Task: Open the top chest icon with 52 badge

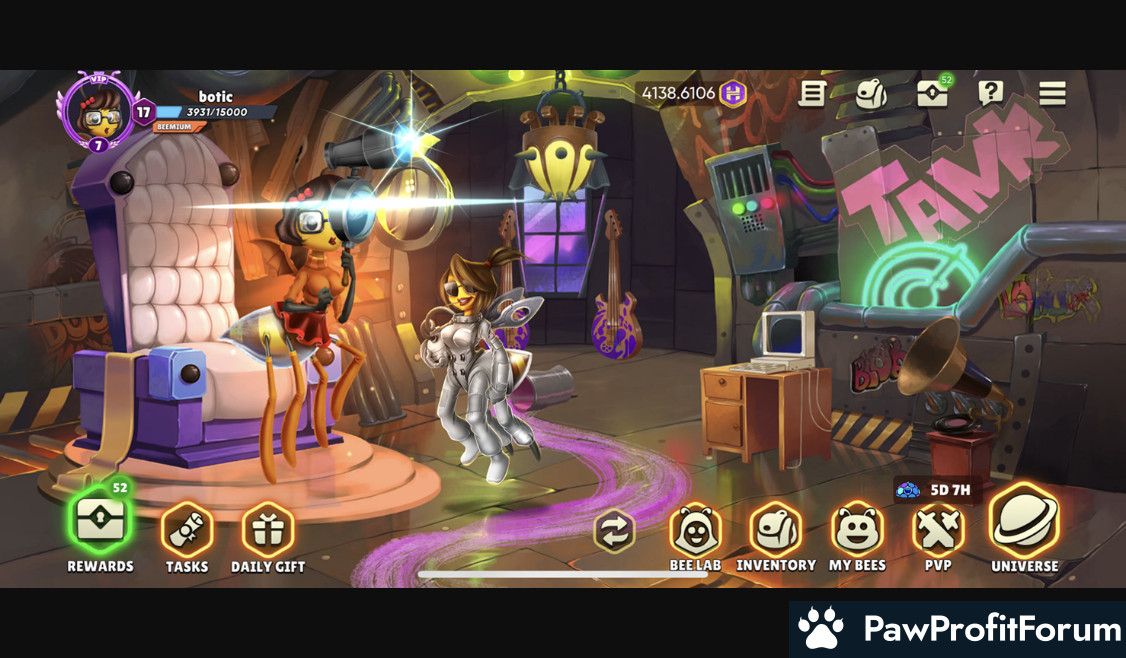Action: click(x=932, y=94)
